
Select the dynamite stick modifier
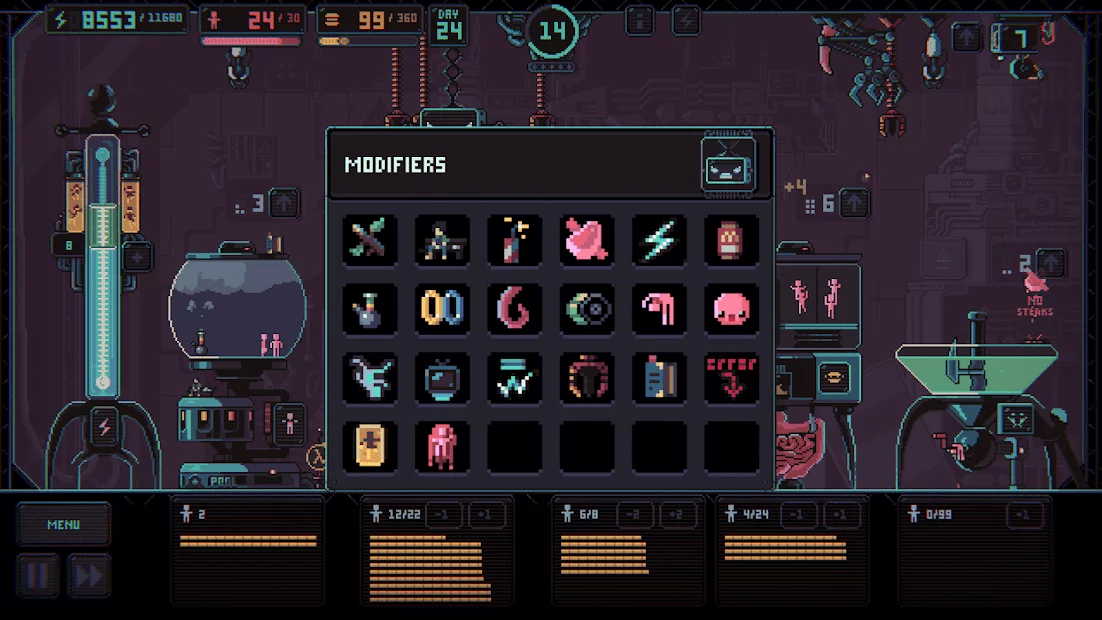tap(515, 240)
